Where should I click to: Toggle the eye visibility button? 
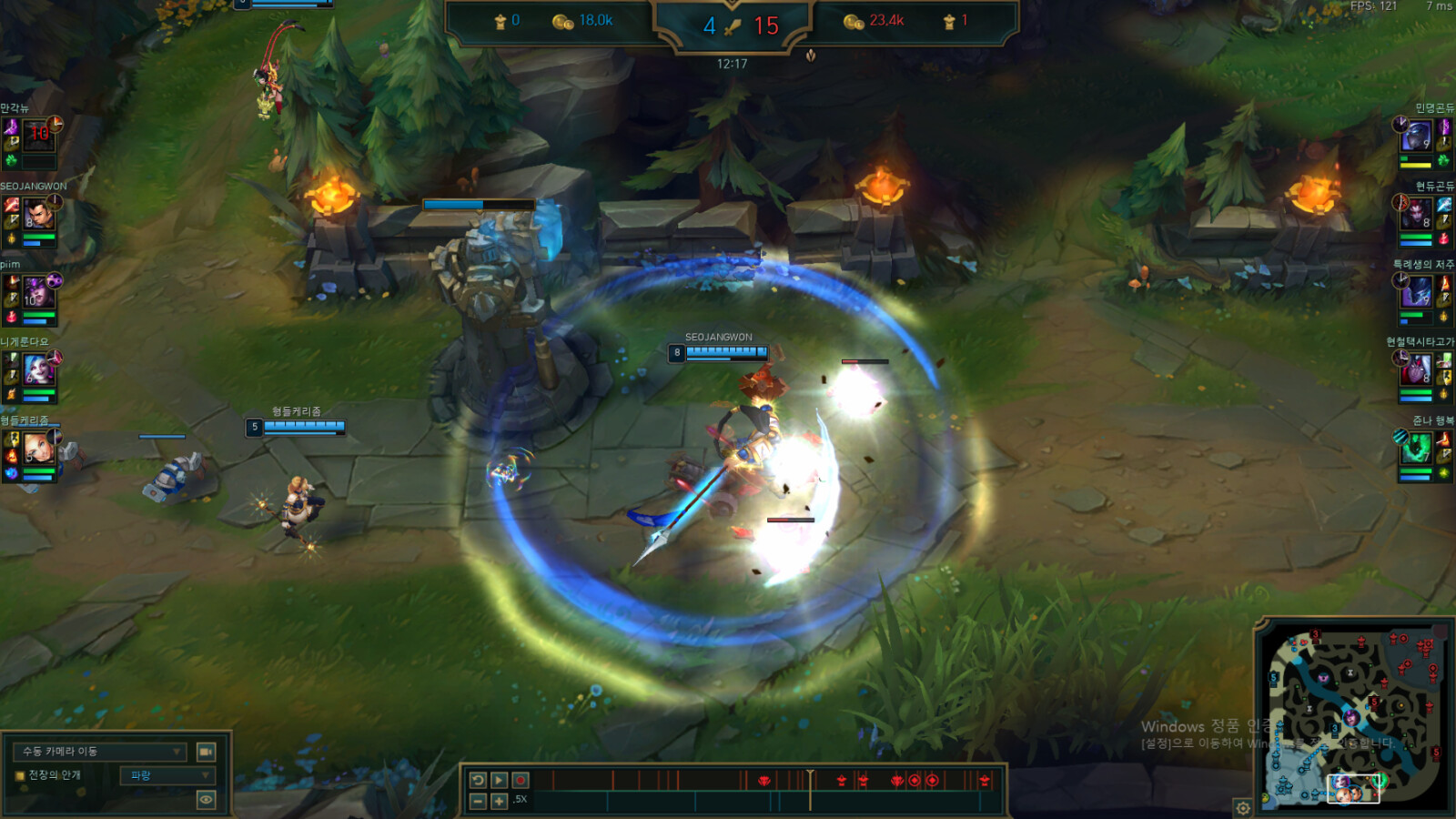click(207, 800)
